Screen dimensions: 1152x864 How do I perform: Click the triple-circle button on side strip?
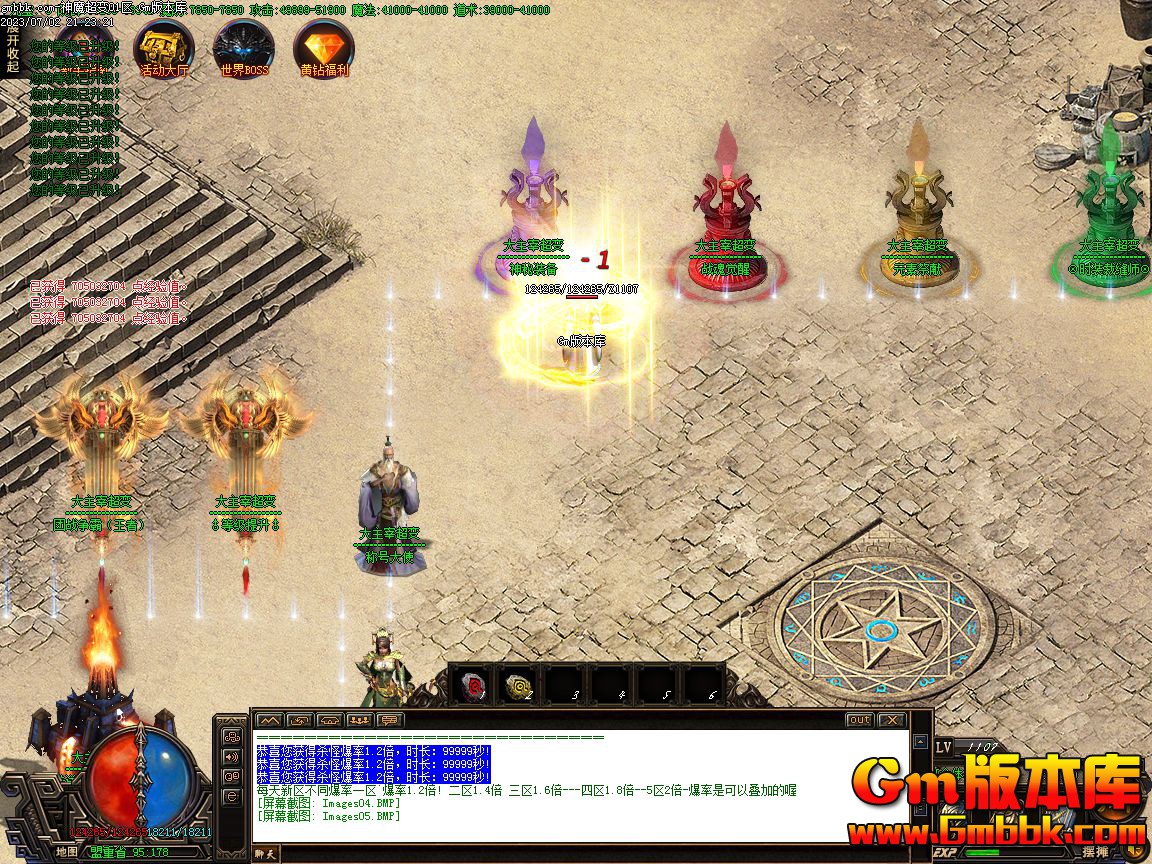click(232, 737)
